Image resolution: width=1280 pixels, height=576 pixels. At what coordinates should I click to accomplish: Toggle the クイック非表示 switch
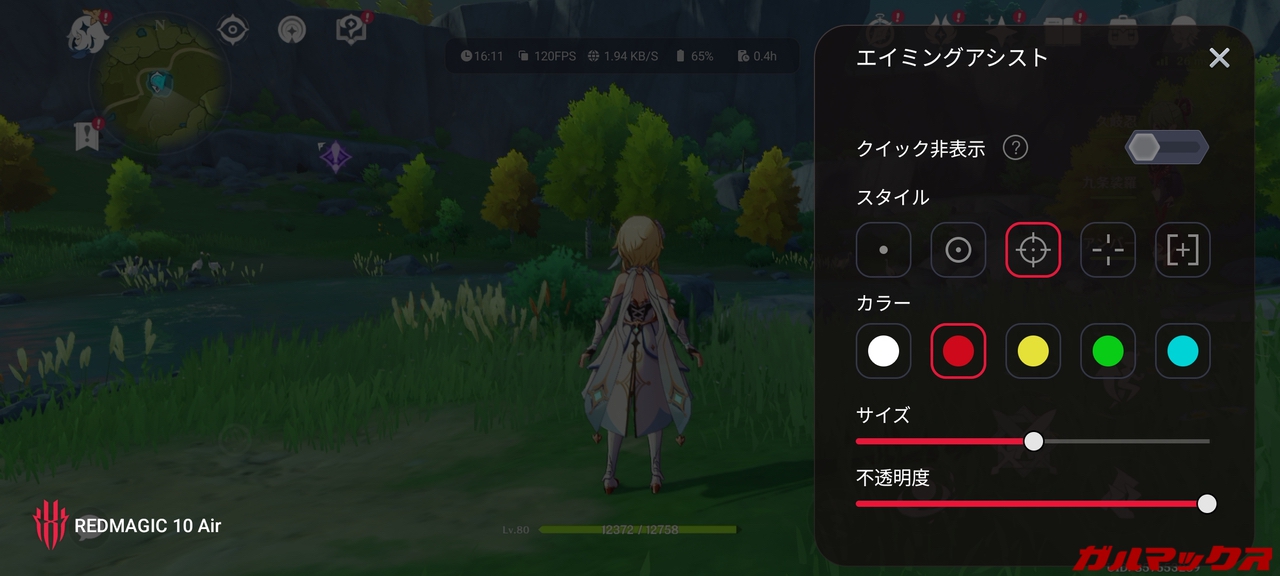click(1167, 148)
